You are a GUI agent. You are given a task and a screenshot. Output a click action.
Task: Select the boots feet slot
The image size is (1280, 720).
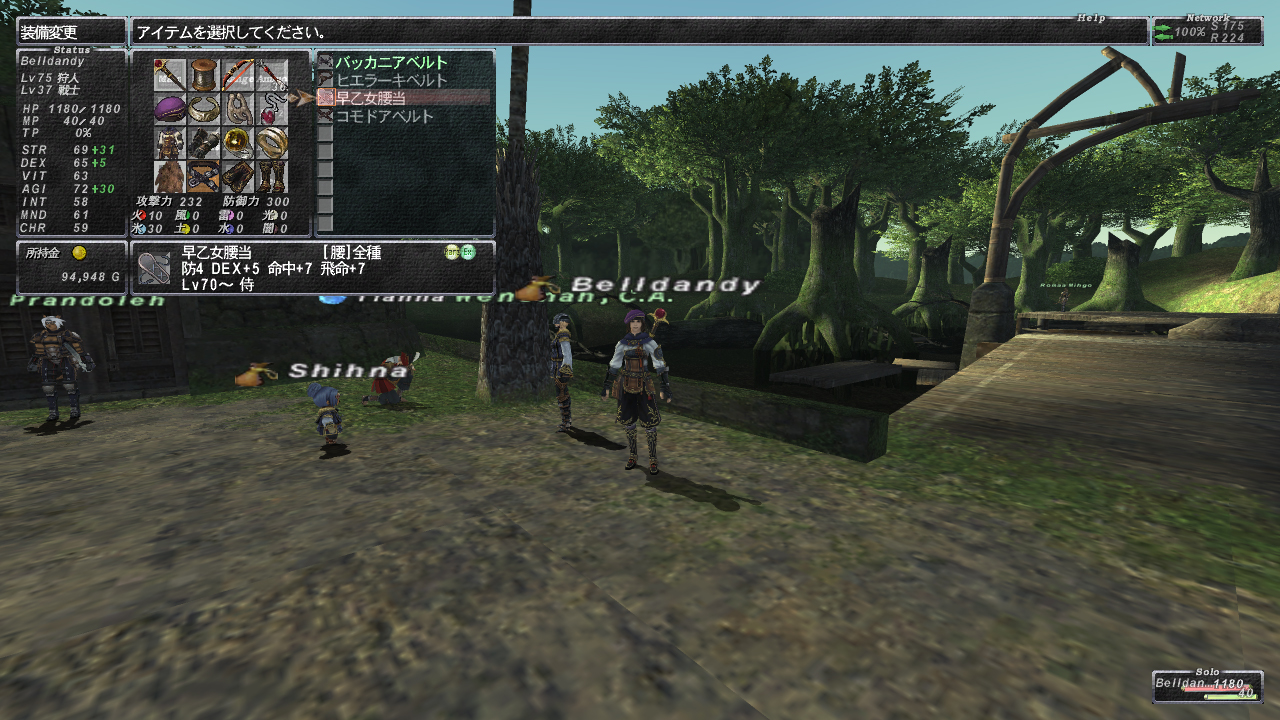point(271,176)
